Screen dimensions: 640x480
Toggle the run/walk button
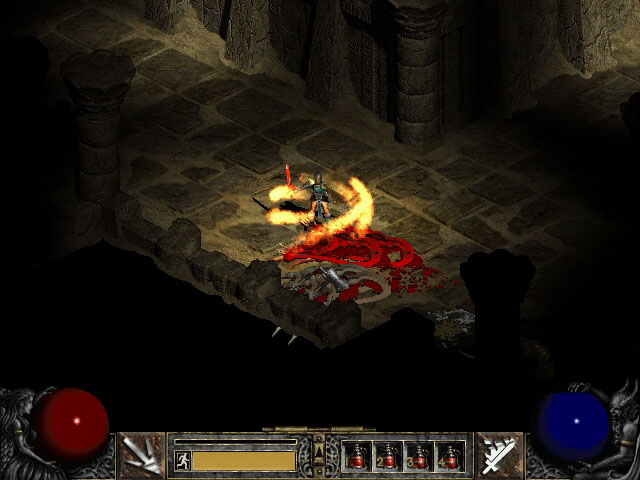coord(183,460)
